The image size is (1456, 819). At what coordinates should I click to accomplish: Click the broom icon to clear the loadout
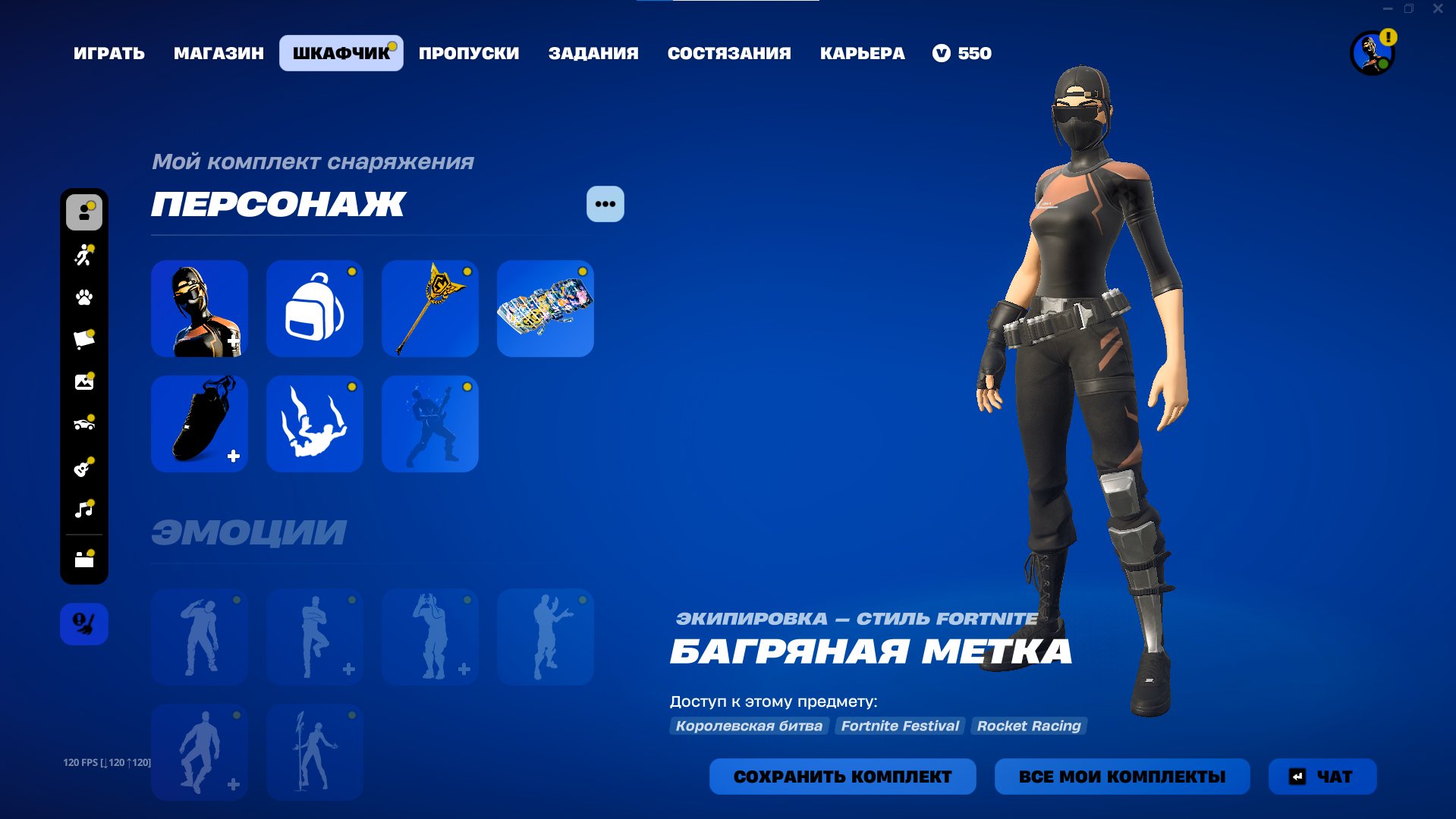coord(84,623)
